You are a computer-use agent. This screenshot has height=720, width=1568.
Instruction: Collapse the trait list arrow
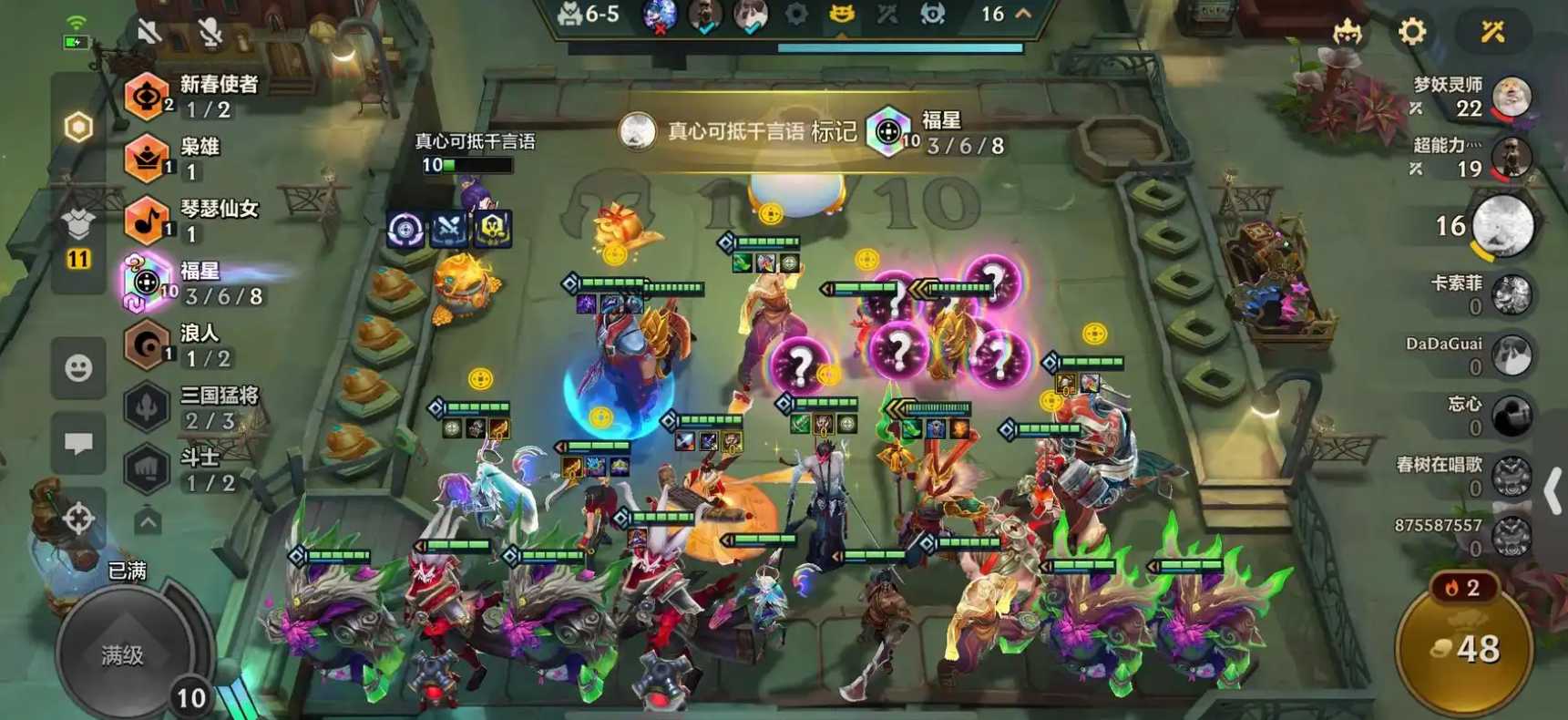[x=148, y=522]
